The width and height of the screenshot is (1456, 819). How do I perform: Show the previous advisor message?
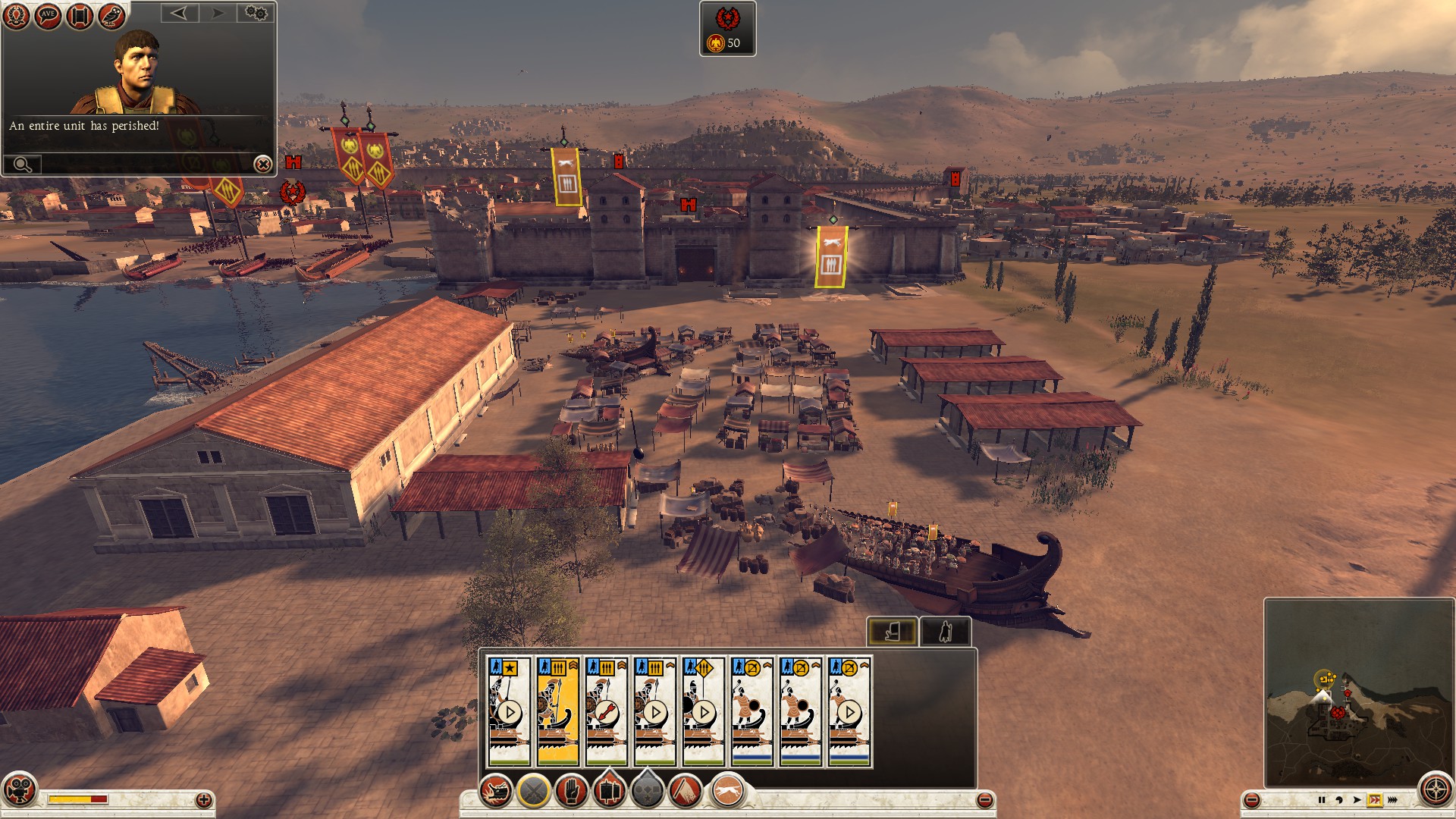tap(179, 13)
